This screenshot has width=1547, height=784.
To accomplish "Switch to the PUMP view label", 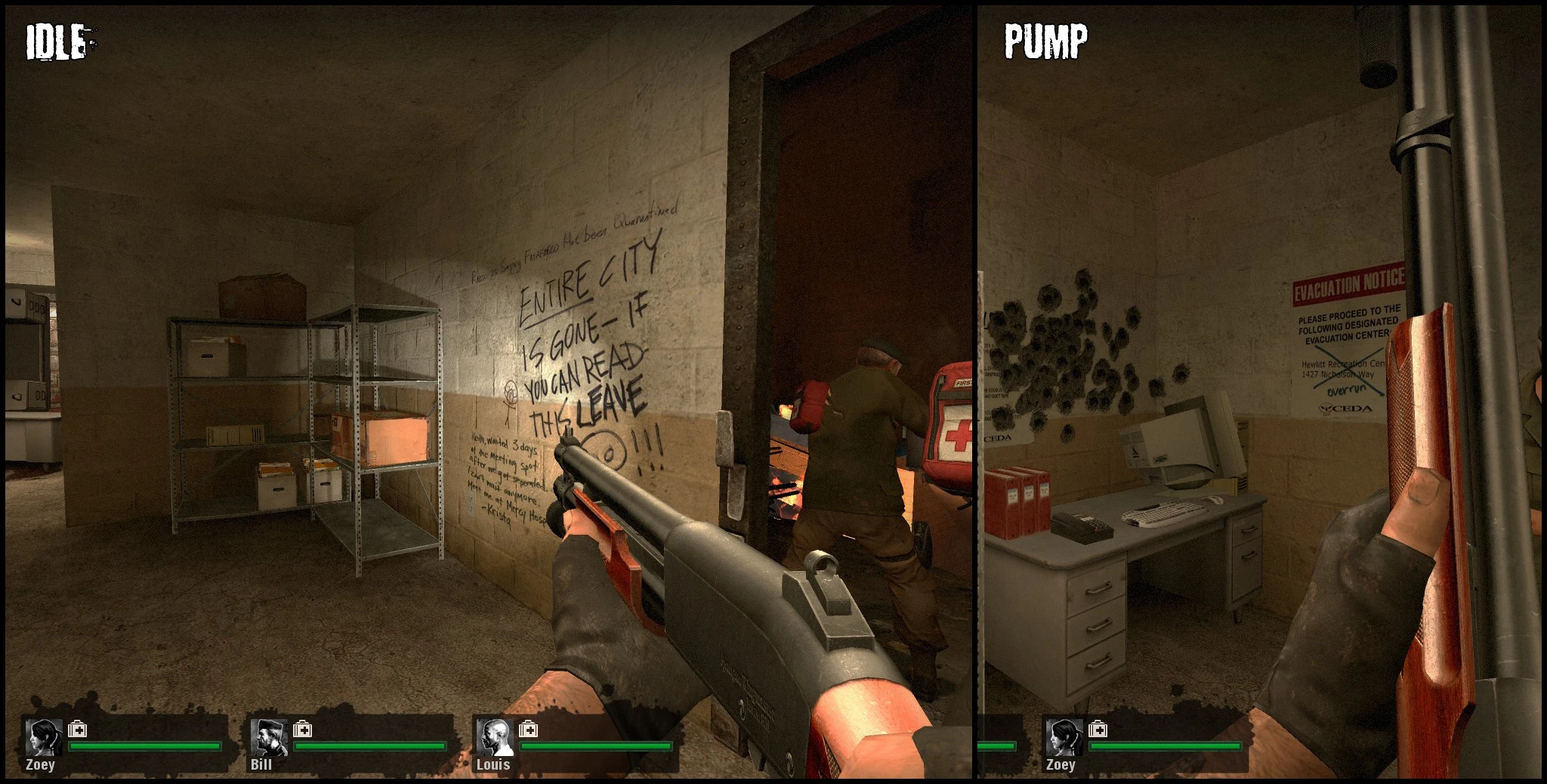I will click(1045, 40).
